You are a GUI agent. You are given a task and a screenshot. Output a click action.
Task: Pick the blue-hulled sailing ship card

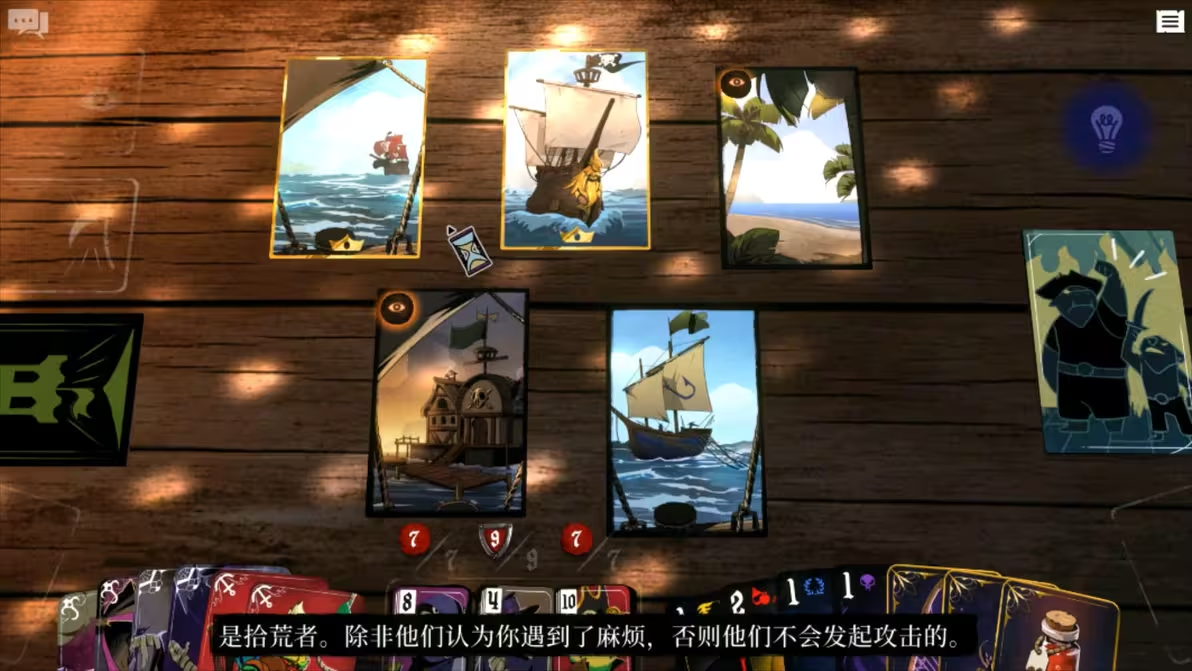[x=686, y=421]
